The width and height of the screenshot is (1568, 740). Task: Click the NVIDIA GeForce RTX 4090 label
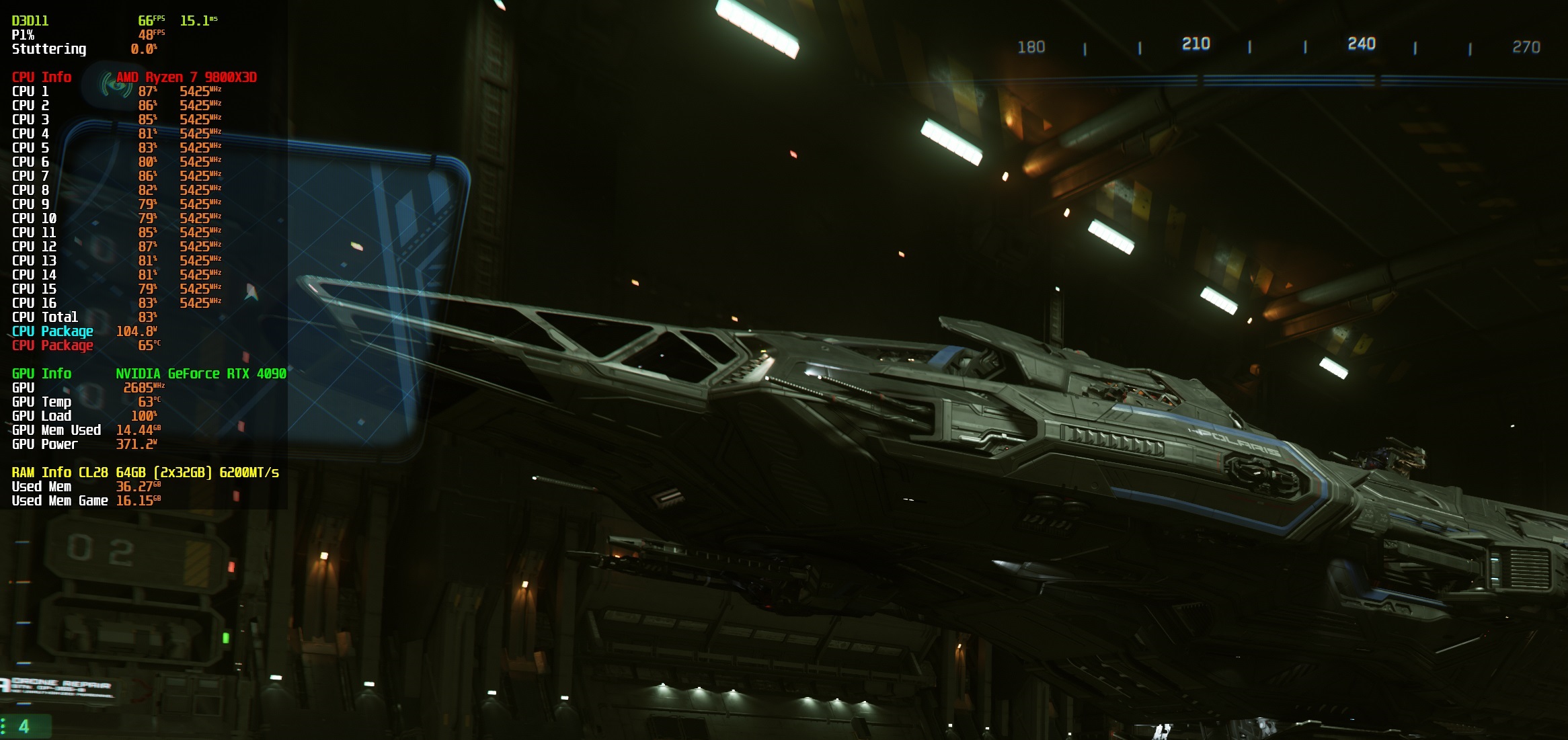pos(200,374)
